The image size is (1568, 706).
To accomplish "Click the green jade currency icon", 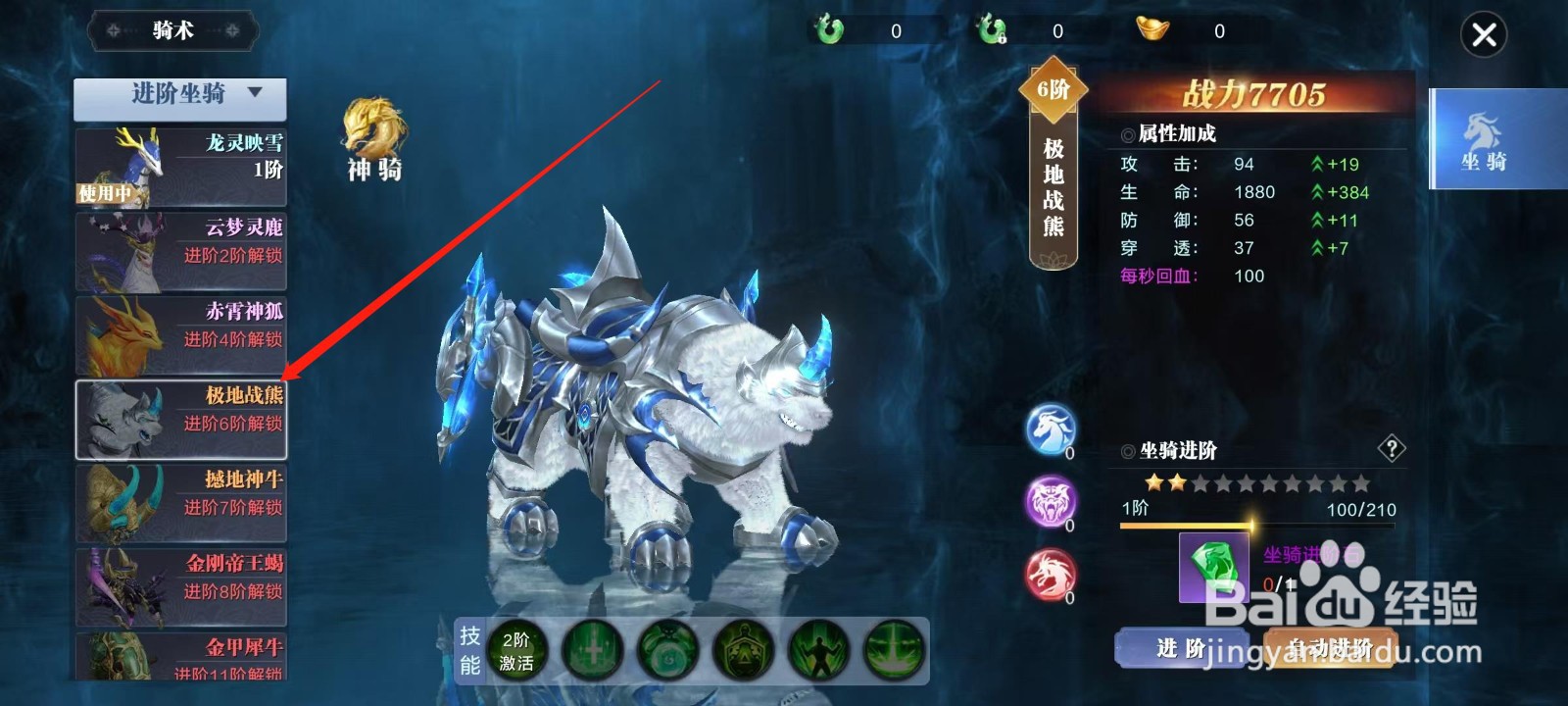I will (828, 29).
